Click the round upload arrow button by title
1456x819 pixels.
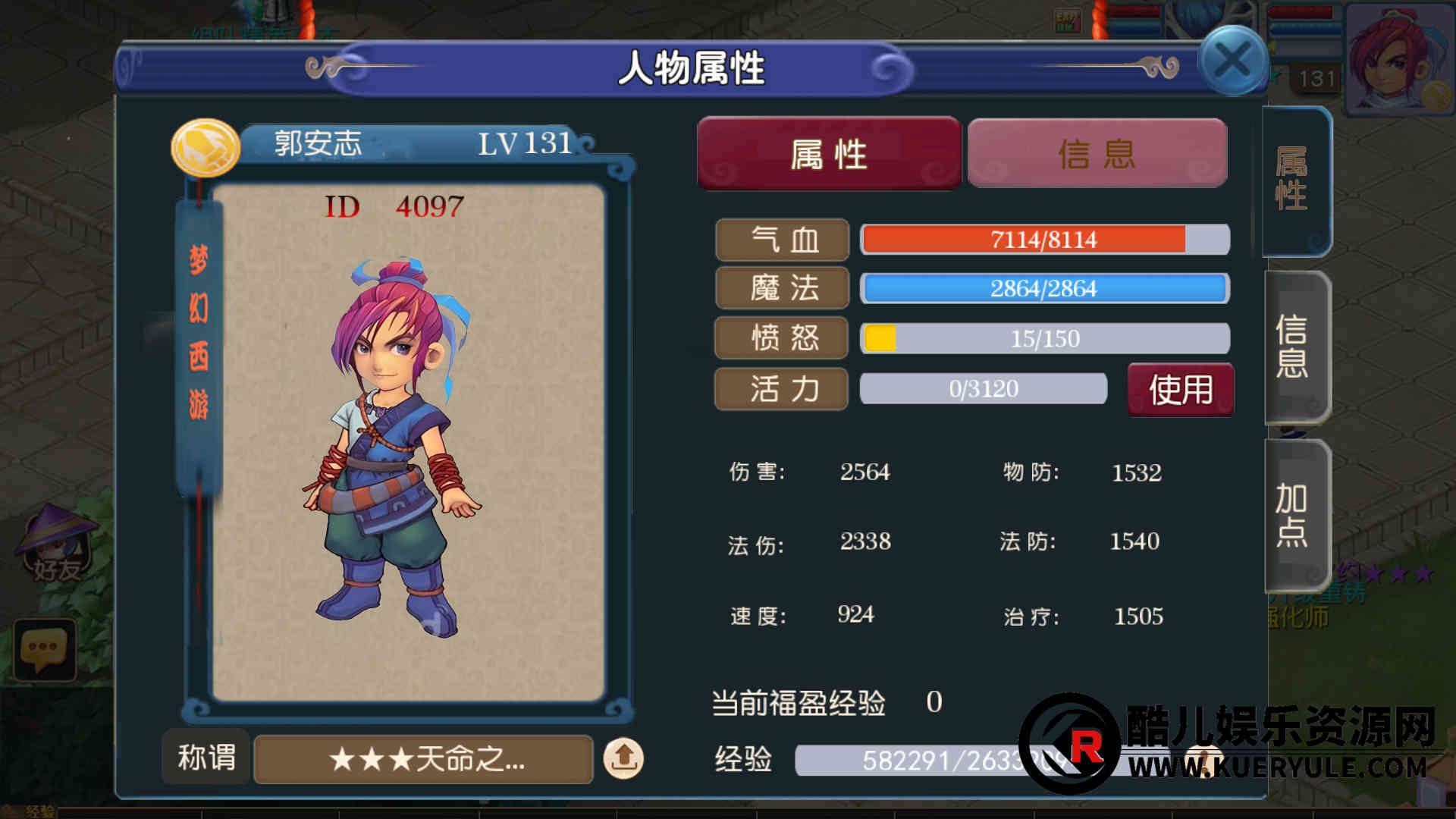[x=623, y=758]
